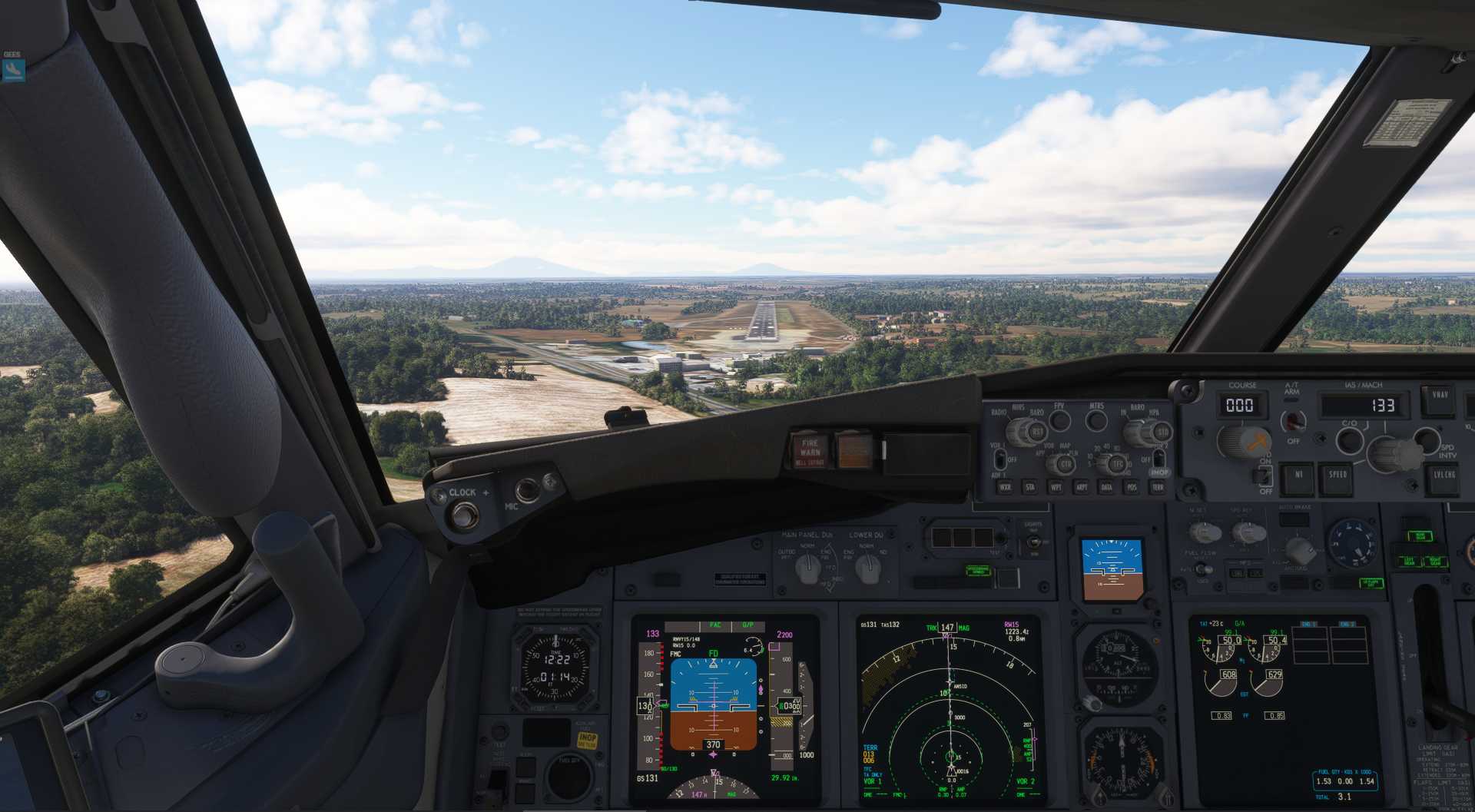Toggle the DATA map button
The height and width of the screenshot is (812, 1475).
tap(1106, 487)
